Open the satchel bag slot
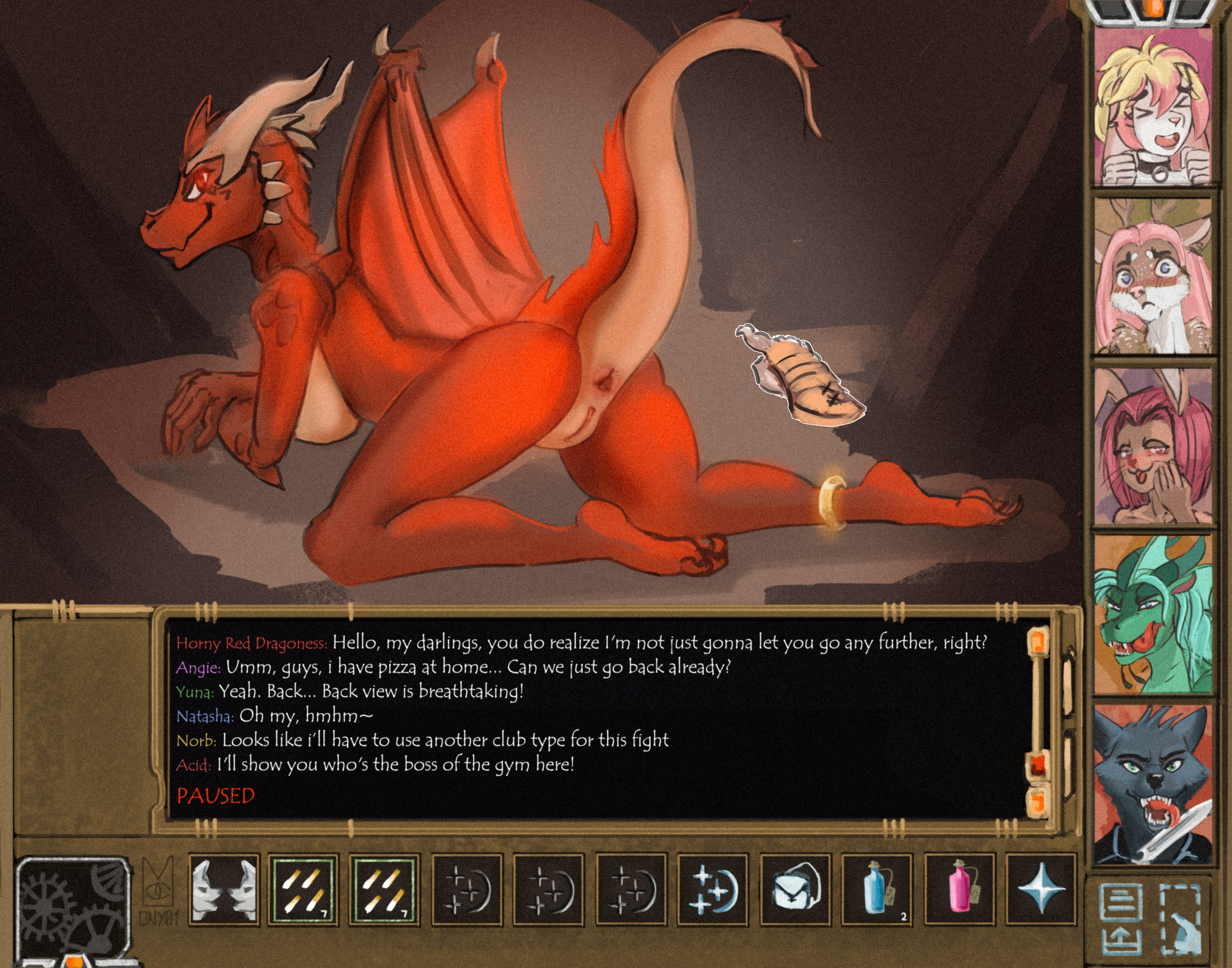1232x968 pixels. click(x=795, y=890)
